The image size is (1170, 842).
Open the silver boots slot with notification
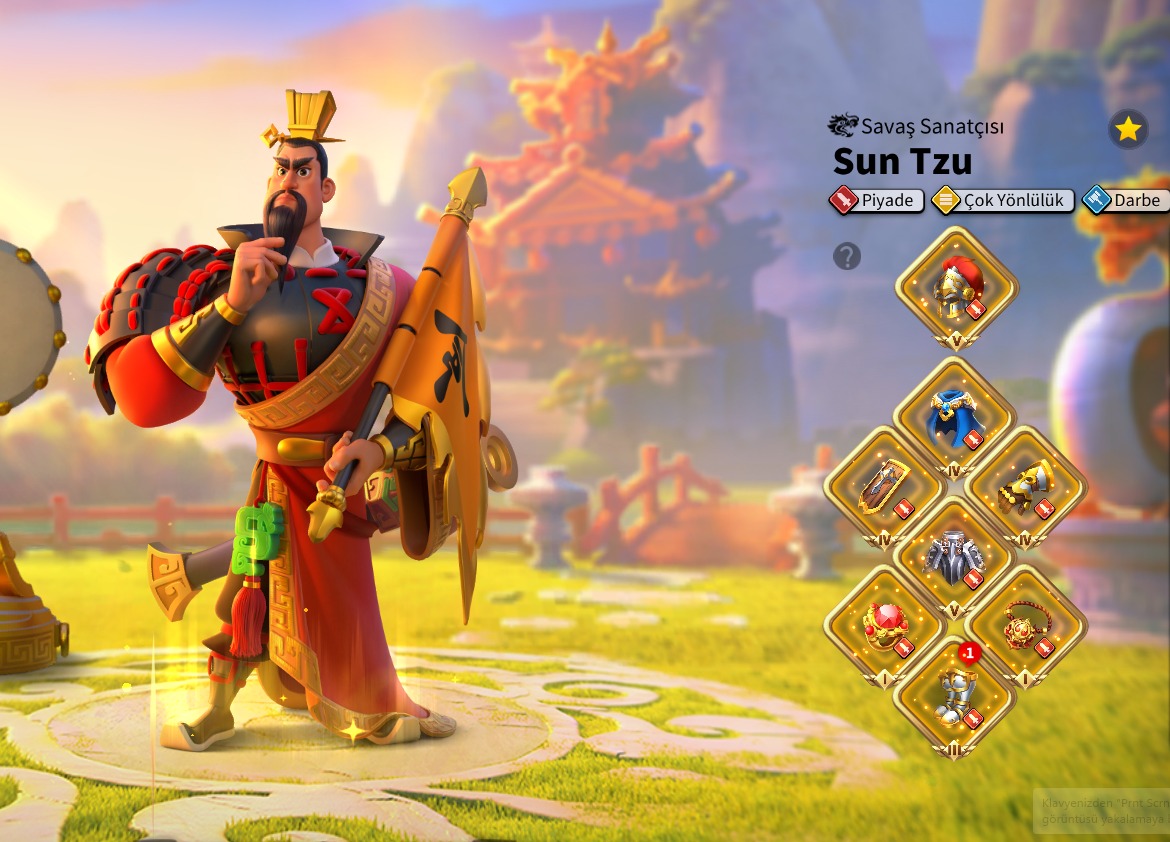pos(955,696)
